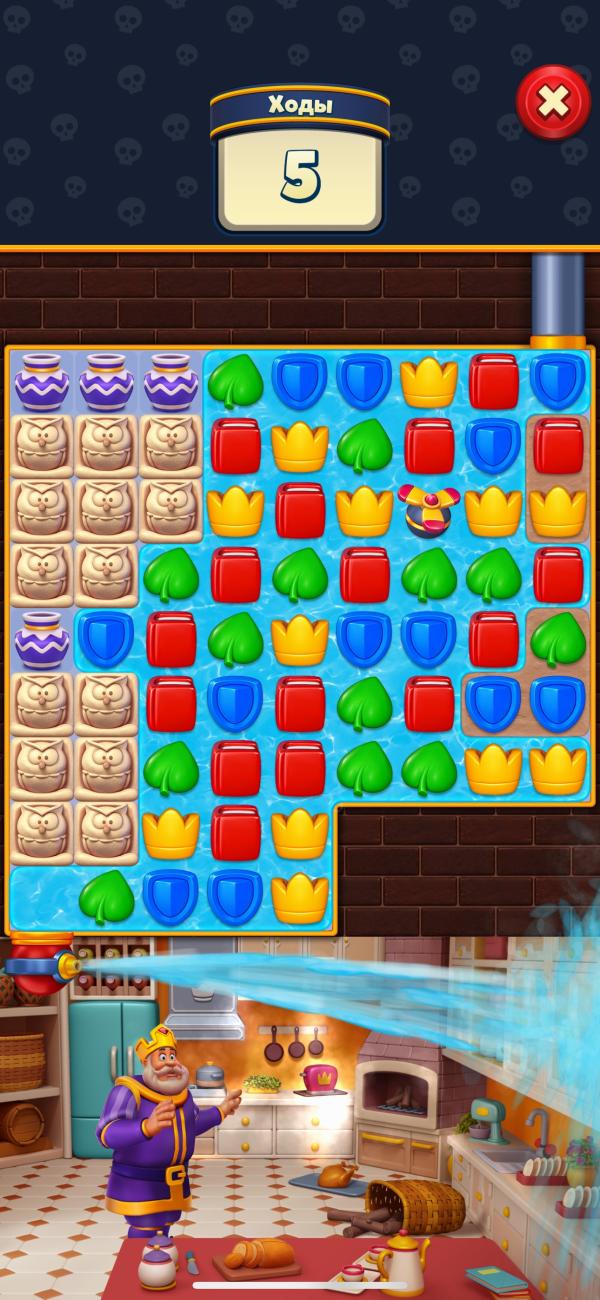The height and width of the screenshot is (1300, 600).
Task: Select the green leaf on the wooden tile
Action: coord(558,640)
